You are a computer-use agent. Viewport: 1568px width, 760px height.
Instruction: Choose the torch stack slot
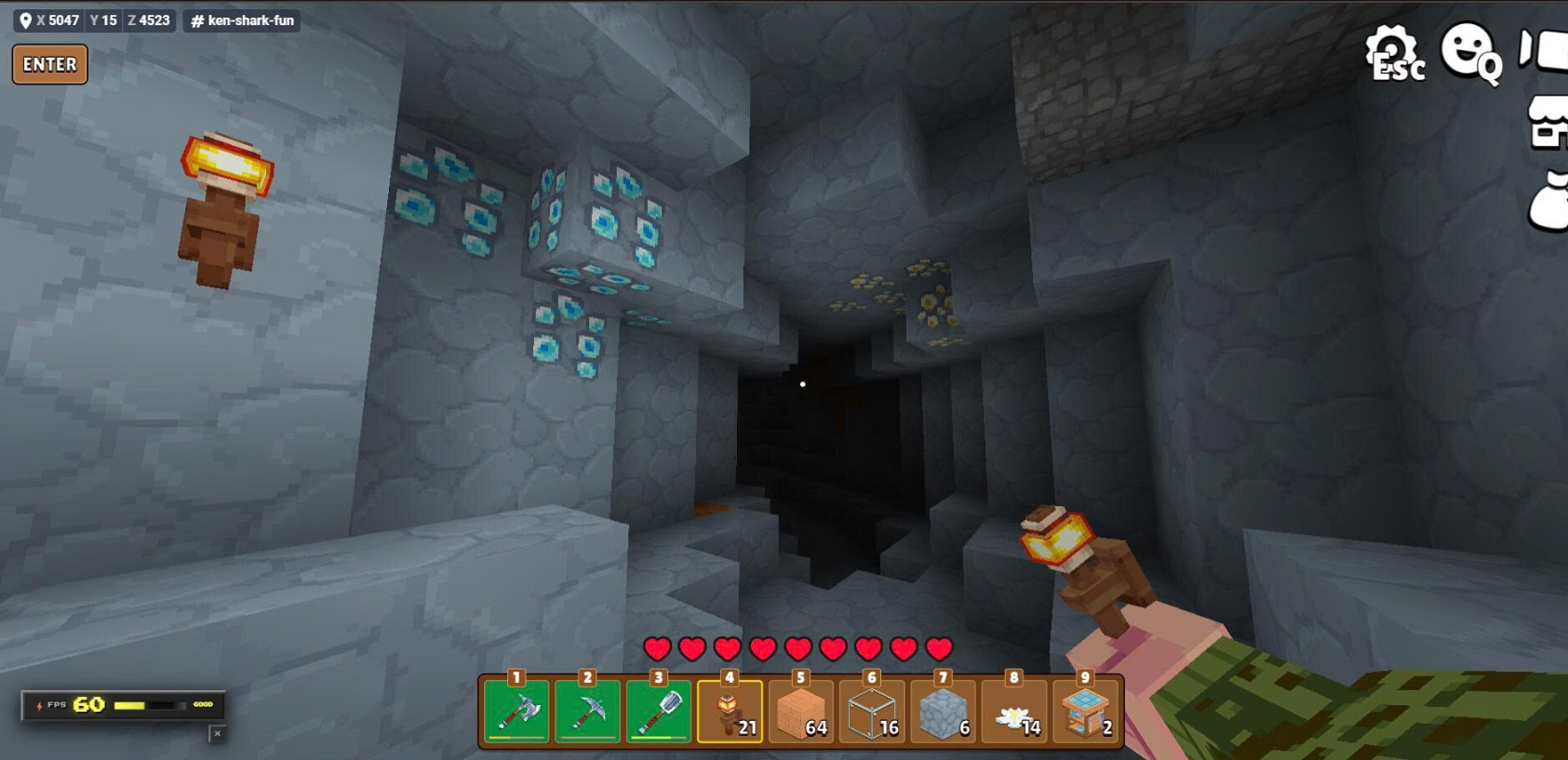click(730, 712)
